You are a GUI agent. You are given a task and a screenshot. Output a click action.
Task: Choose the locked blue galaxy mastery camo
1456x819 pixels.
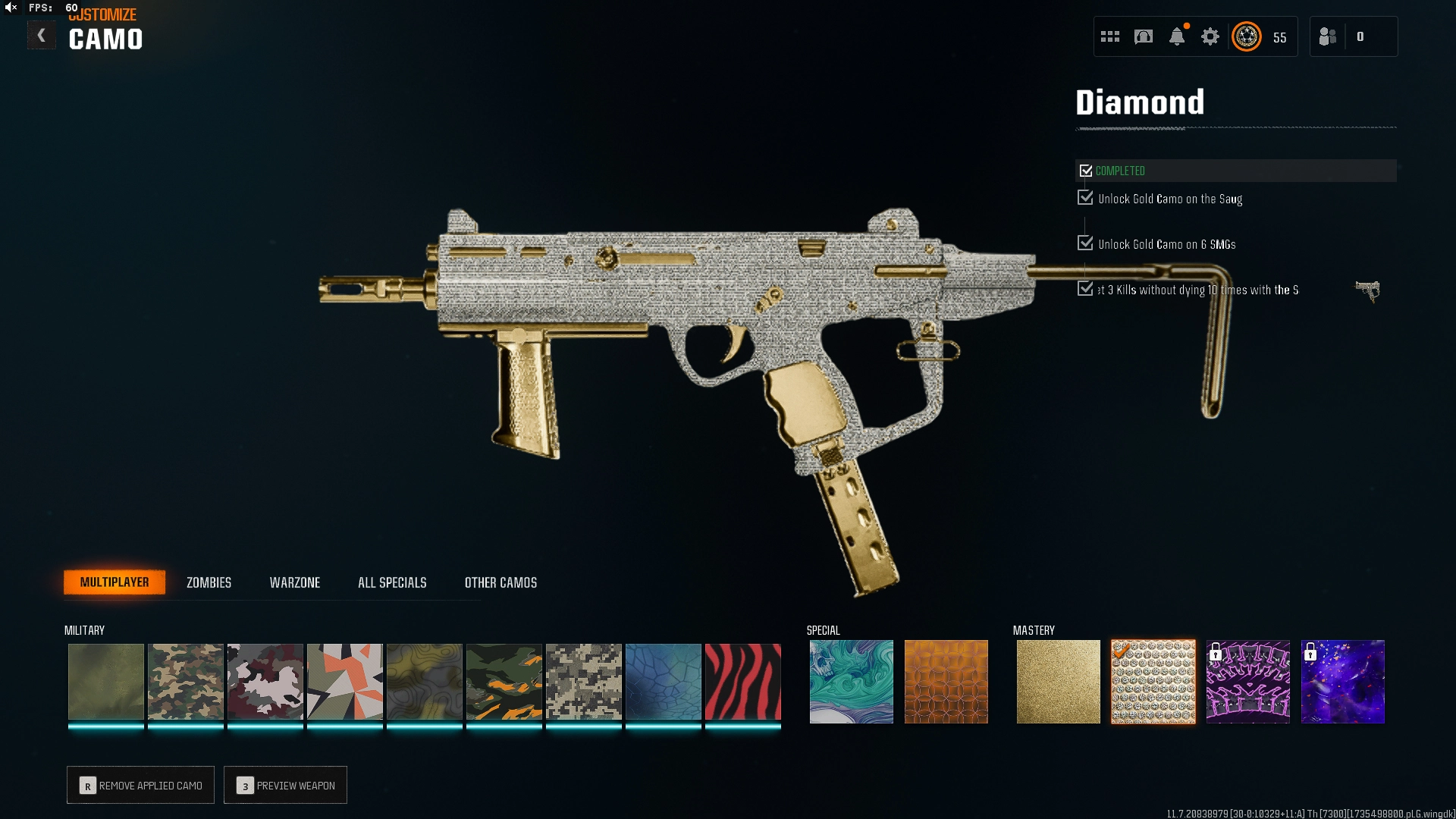click(x=1343, y=681)
